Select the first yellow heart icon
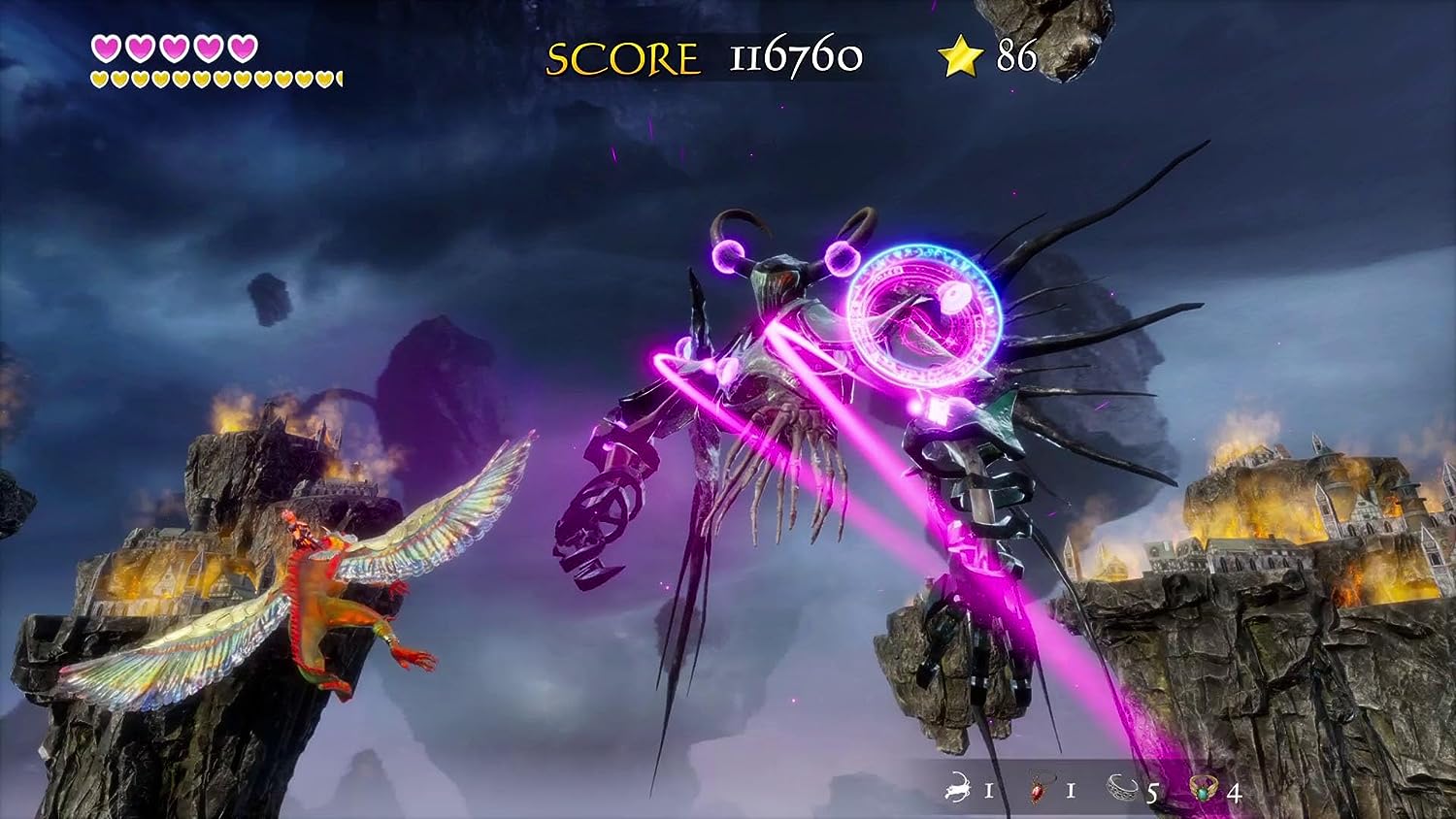1456x819 pixels. [x=99, y=78]
